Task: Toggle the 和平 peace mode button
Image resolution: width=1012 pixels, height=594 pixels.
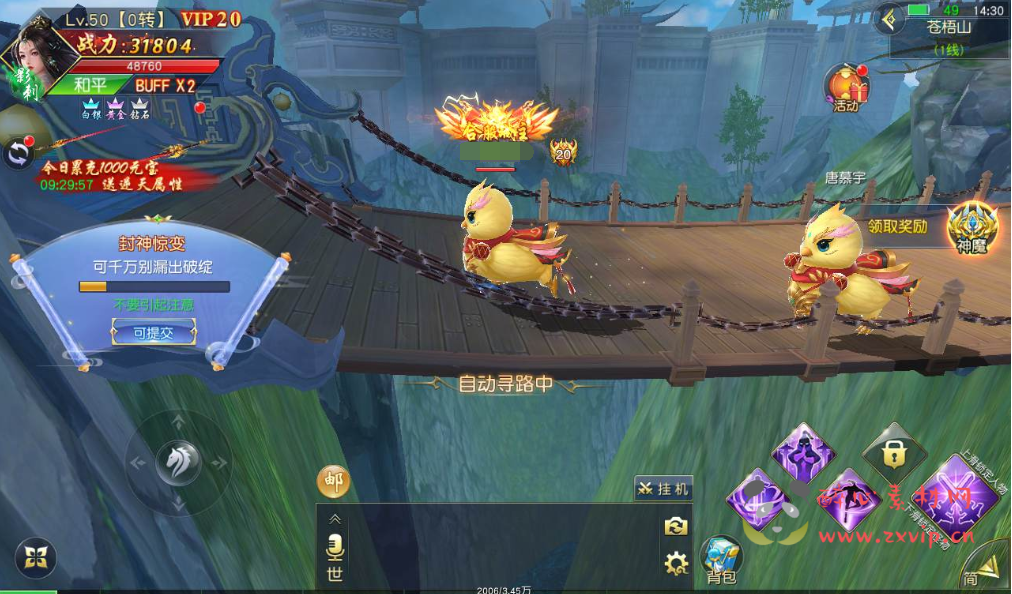Action: [90, 86]
